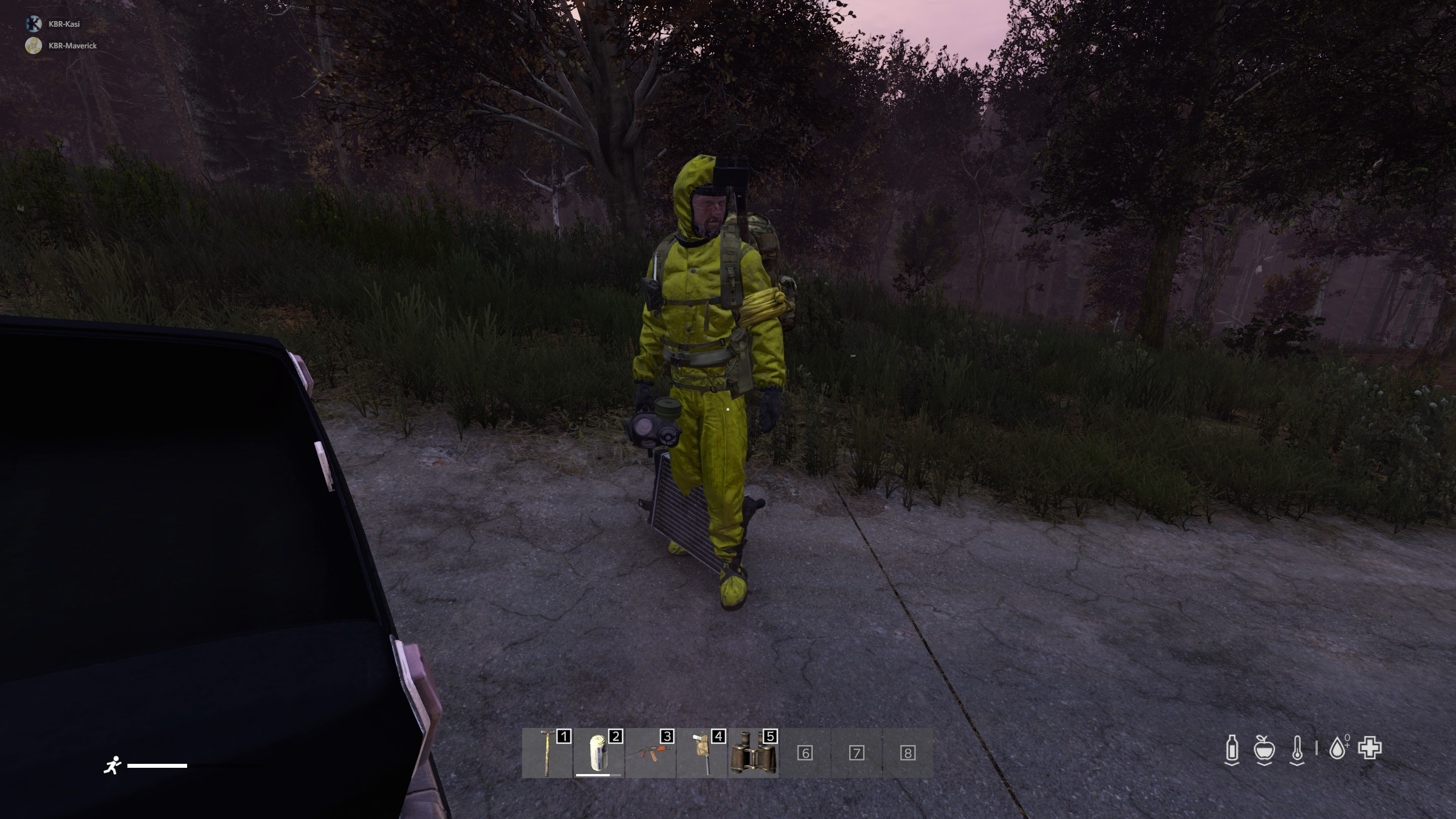Equip the AK rifle from slot 3

pos(650,753)
